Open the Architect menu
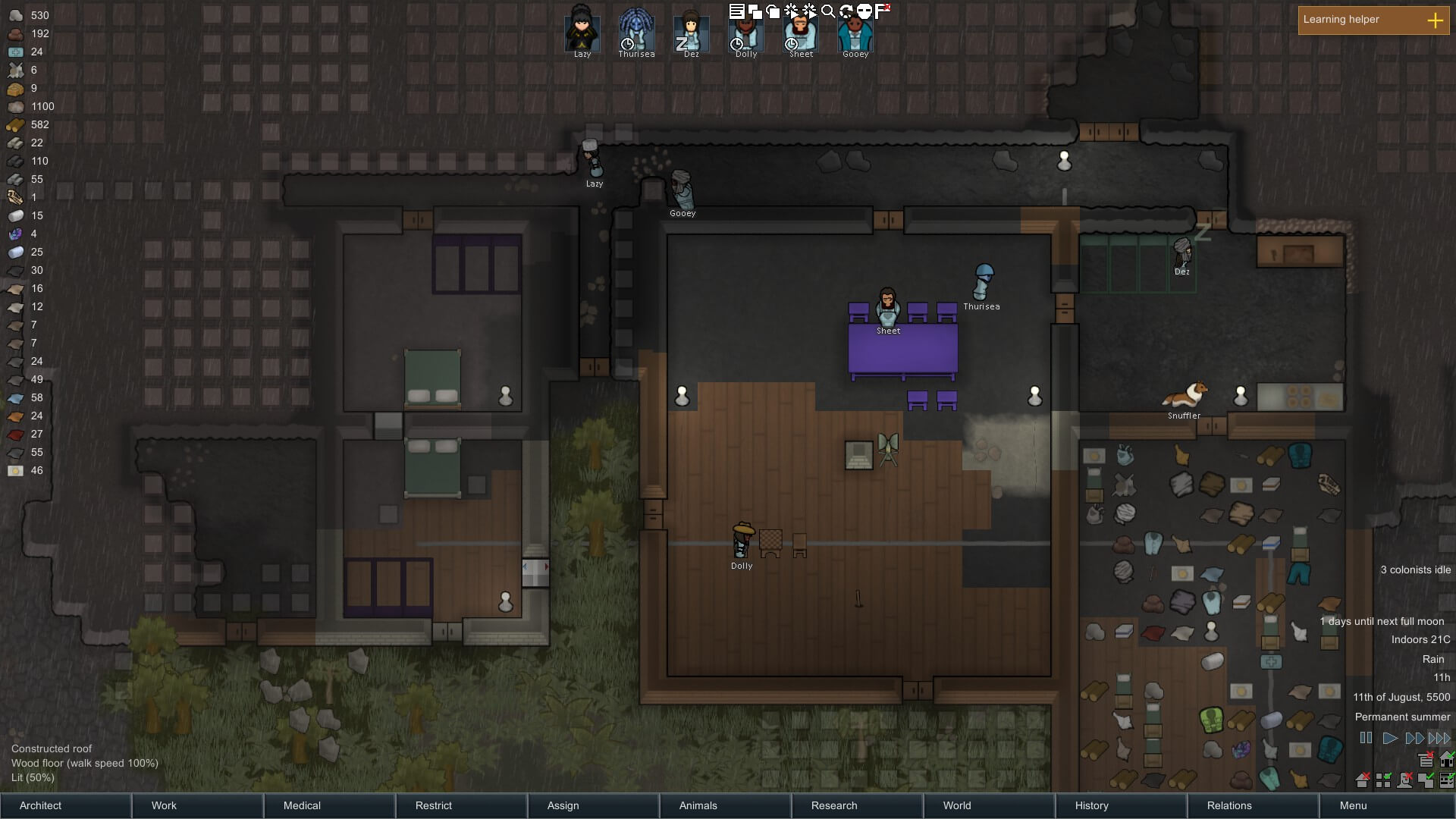Image resolution: width=1456 pixels, height=819 pixels. coord(65,805)
